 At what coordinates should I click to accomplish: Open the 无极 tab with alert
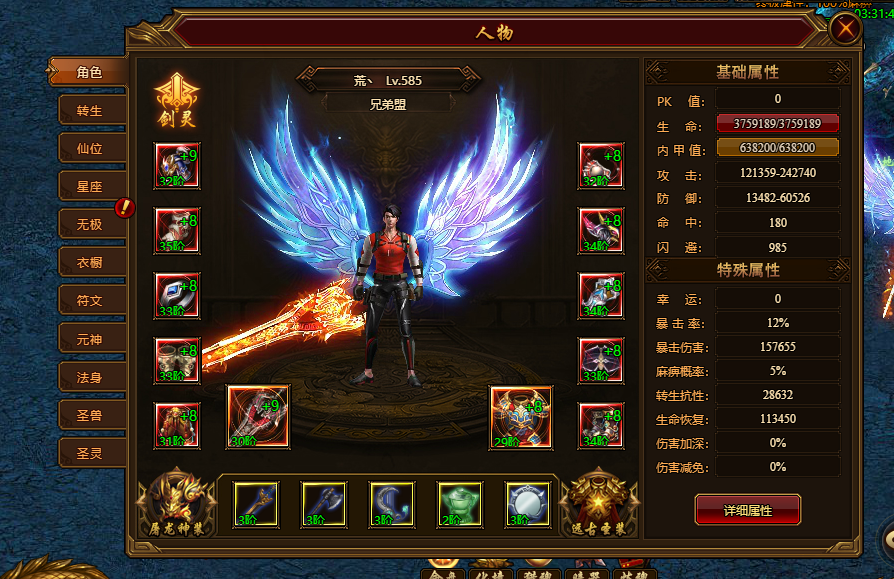pos(89,224)
